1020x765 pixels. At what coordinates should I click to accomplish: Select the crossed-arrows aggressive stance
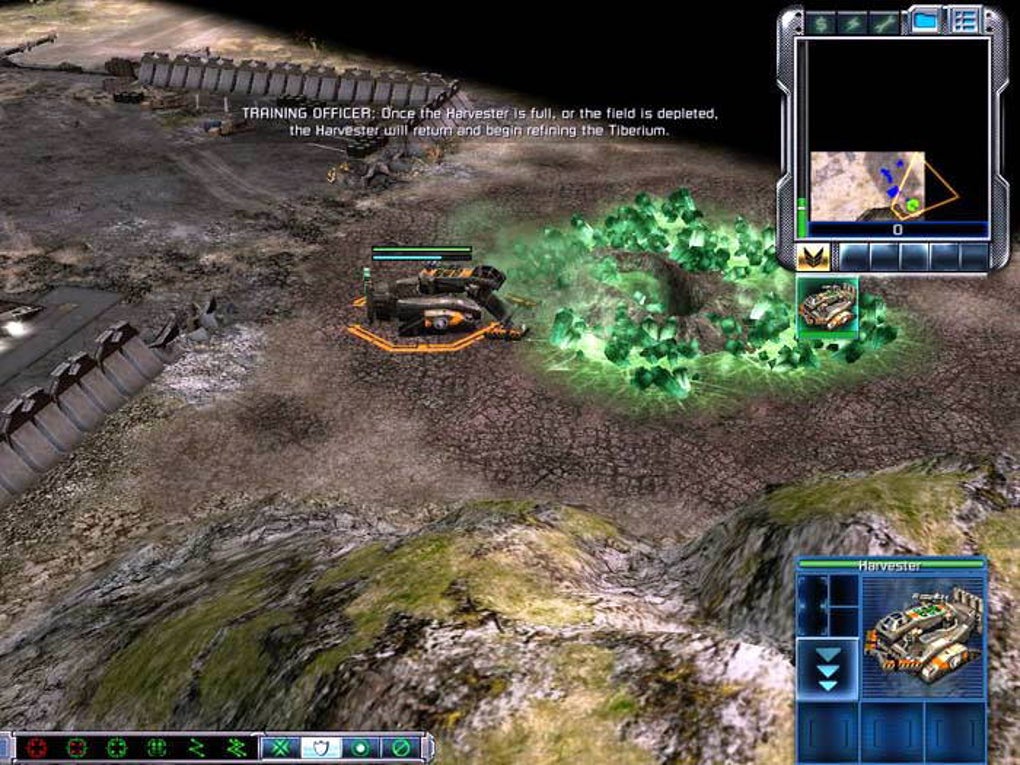pyautogui.click(x=281, y=747)
